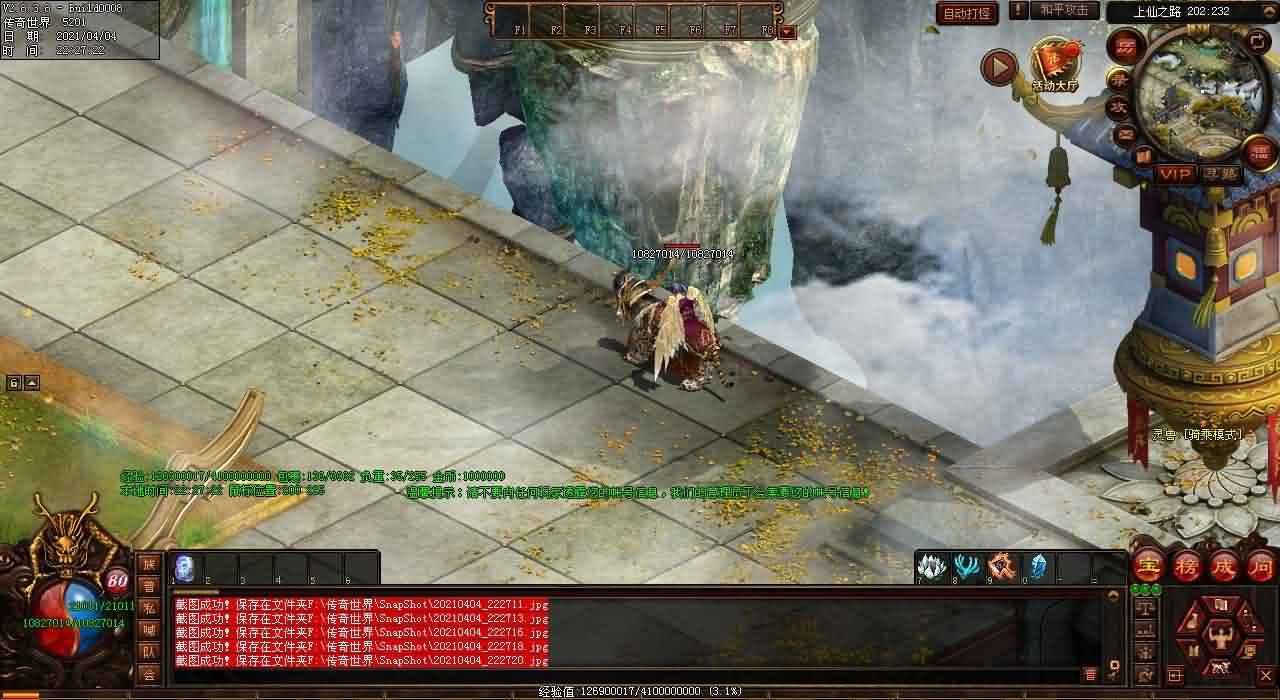Open the 成 achievements button

[1224, 565]
